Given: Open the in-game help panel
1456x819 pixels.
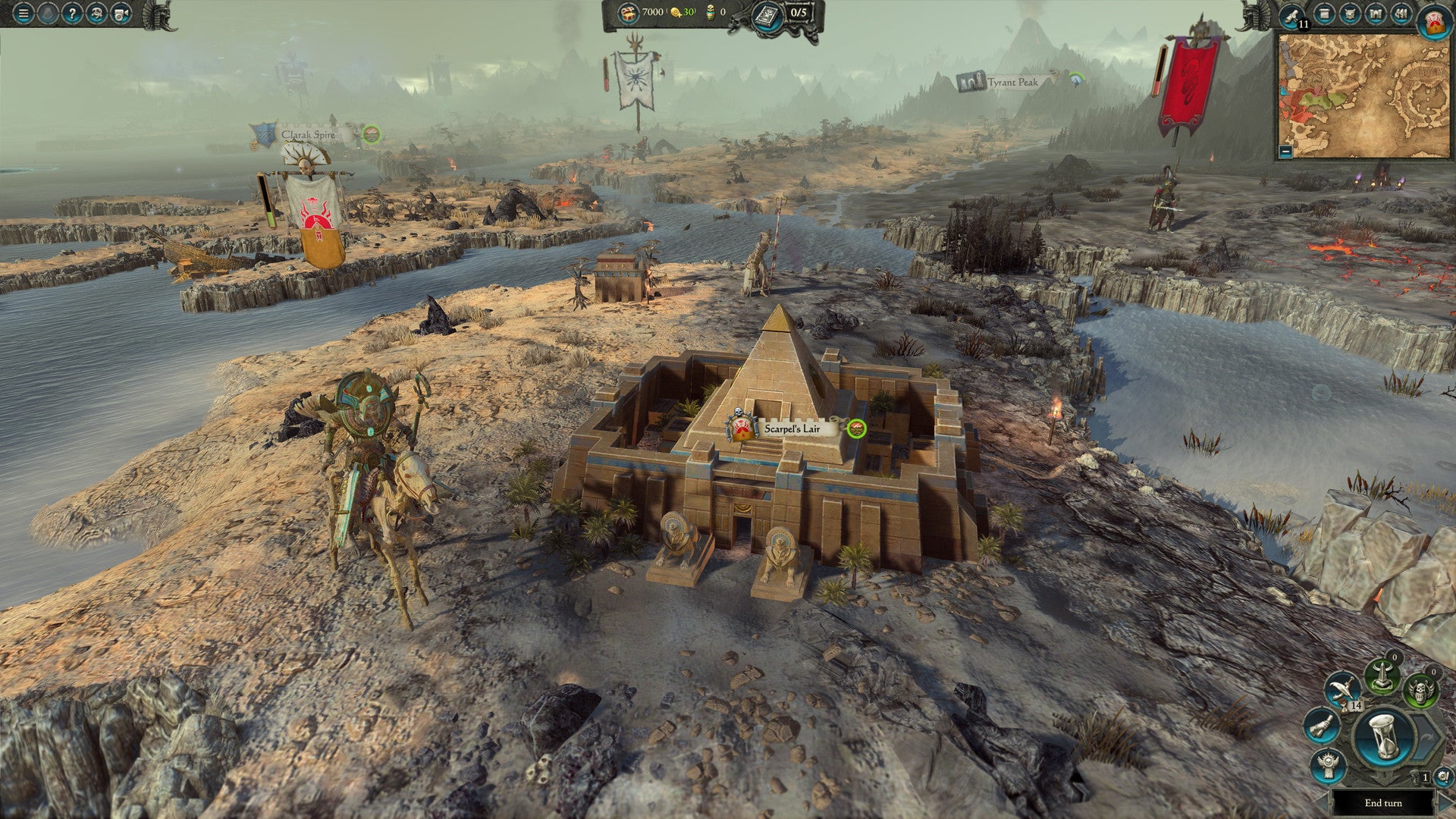Looking at the screenshot, I should point(72,13).
